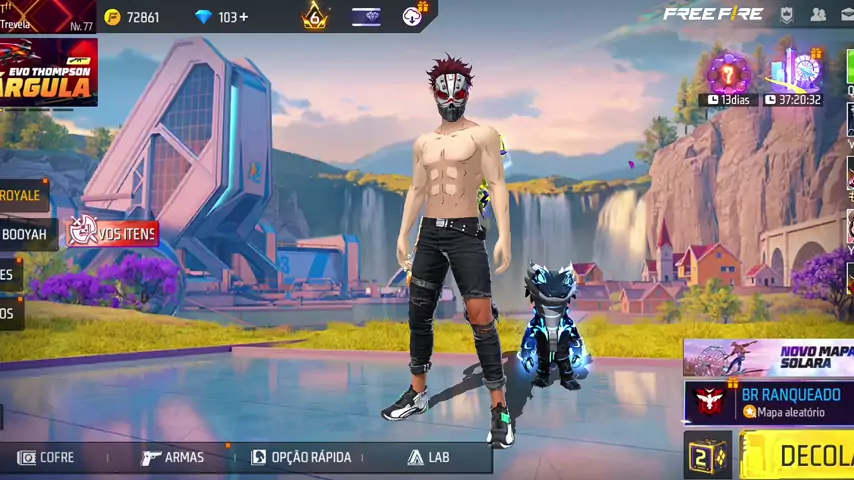Open the Lab menu
The height and width of the screenshot is (480, 854).
click(x=428, y=457)
